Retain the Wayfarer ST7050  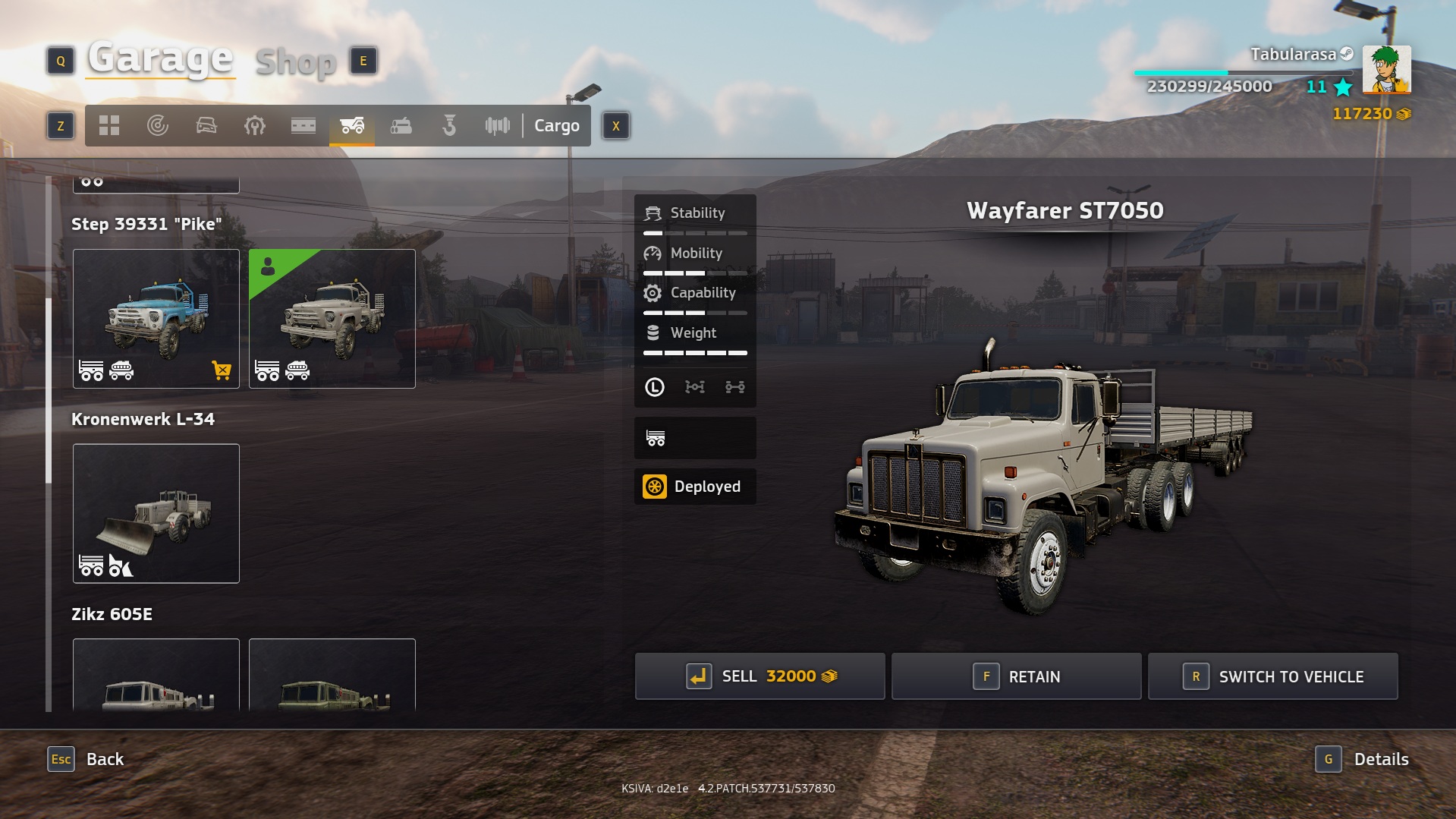(x=1016, y=676)
